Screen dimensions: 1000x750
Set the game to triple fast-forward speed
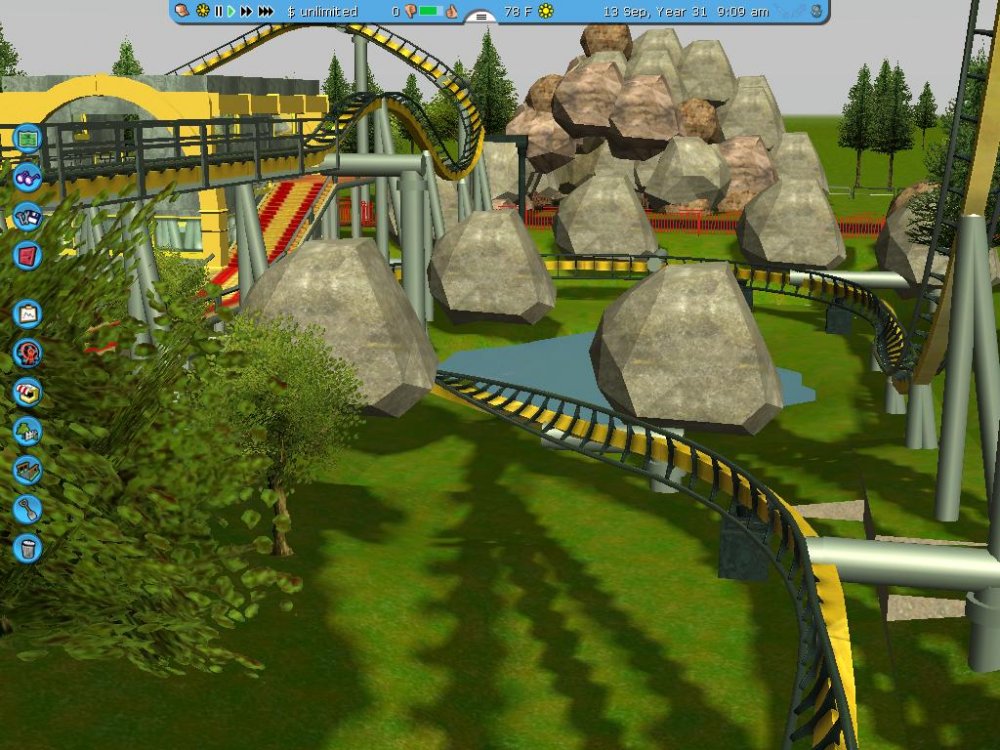[x=265, y=11]
